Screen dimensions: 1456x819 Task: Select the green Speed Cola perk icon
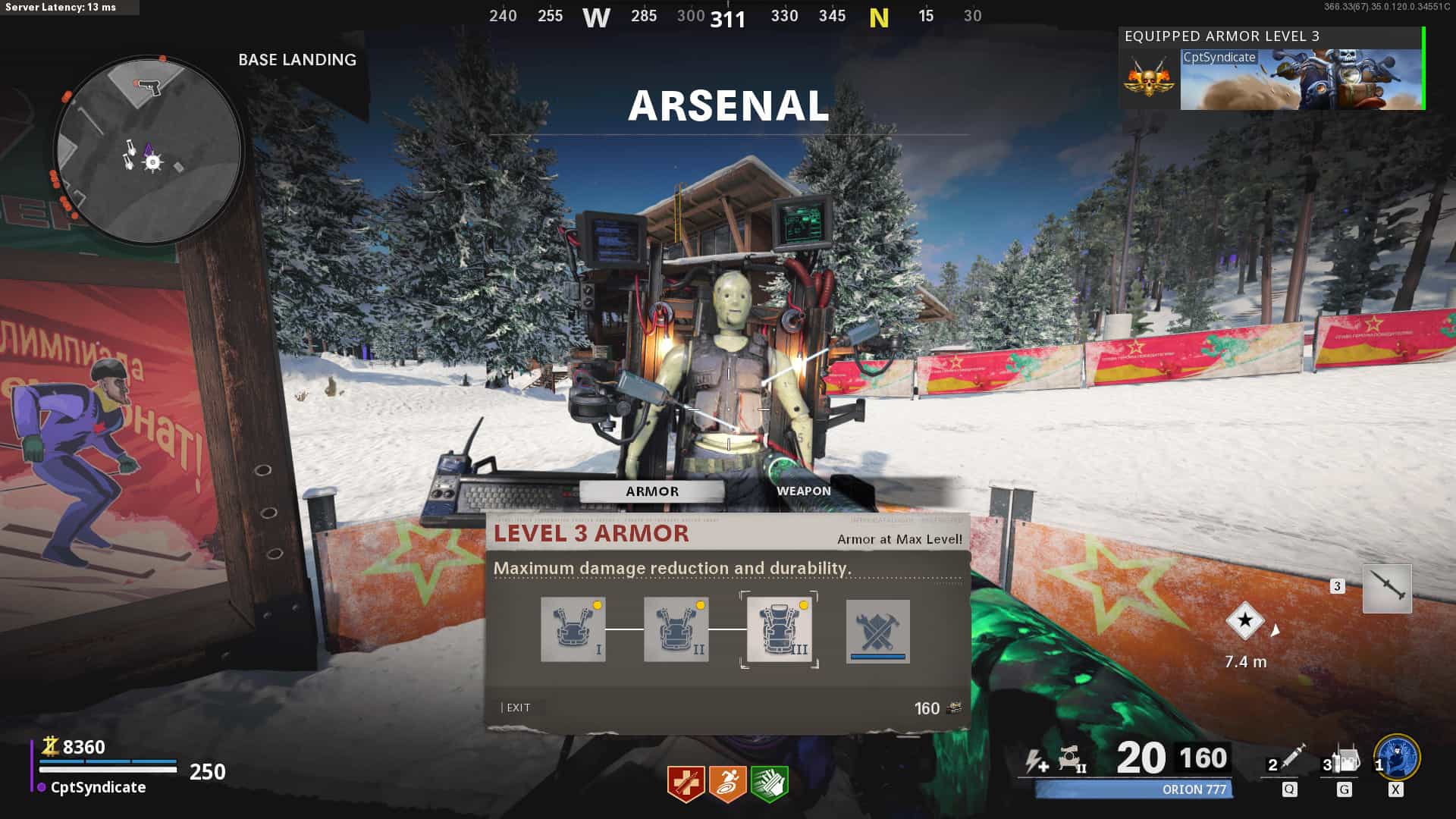pos(769,783)
